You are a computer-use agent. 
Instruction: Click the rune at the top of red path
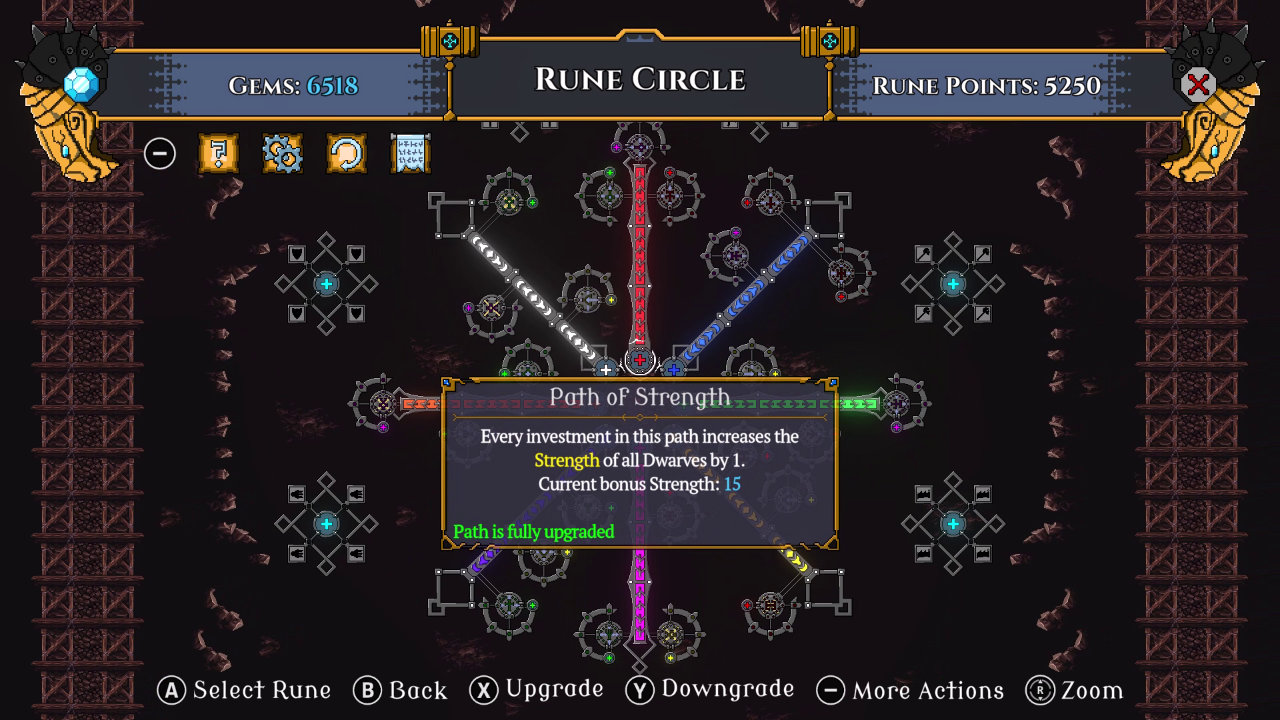pyautogui.click(x=640, y=145)
